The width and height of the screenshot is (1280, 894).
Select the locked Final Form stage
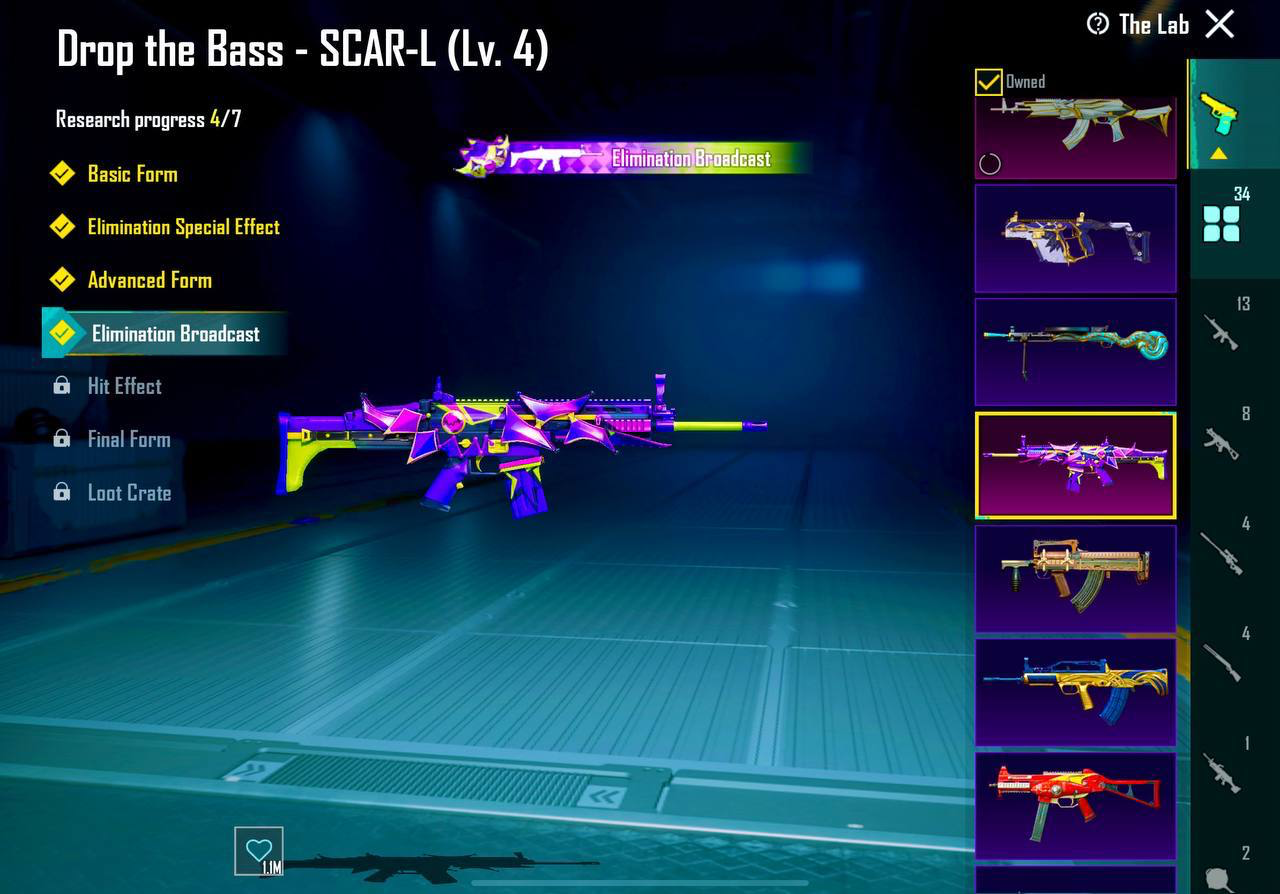[x=128, y=439]
